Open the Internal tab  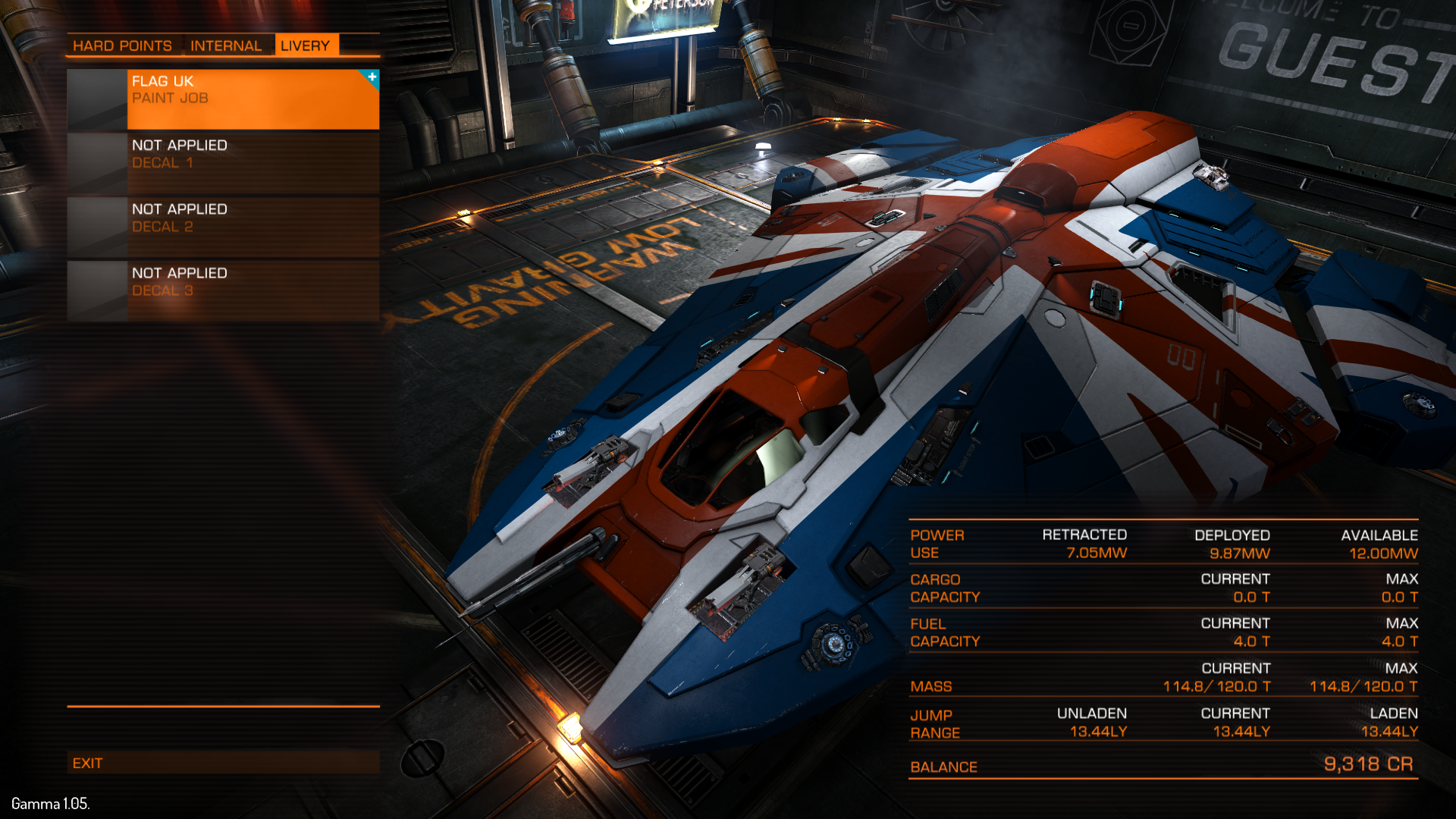point(226,45)
